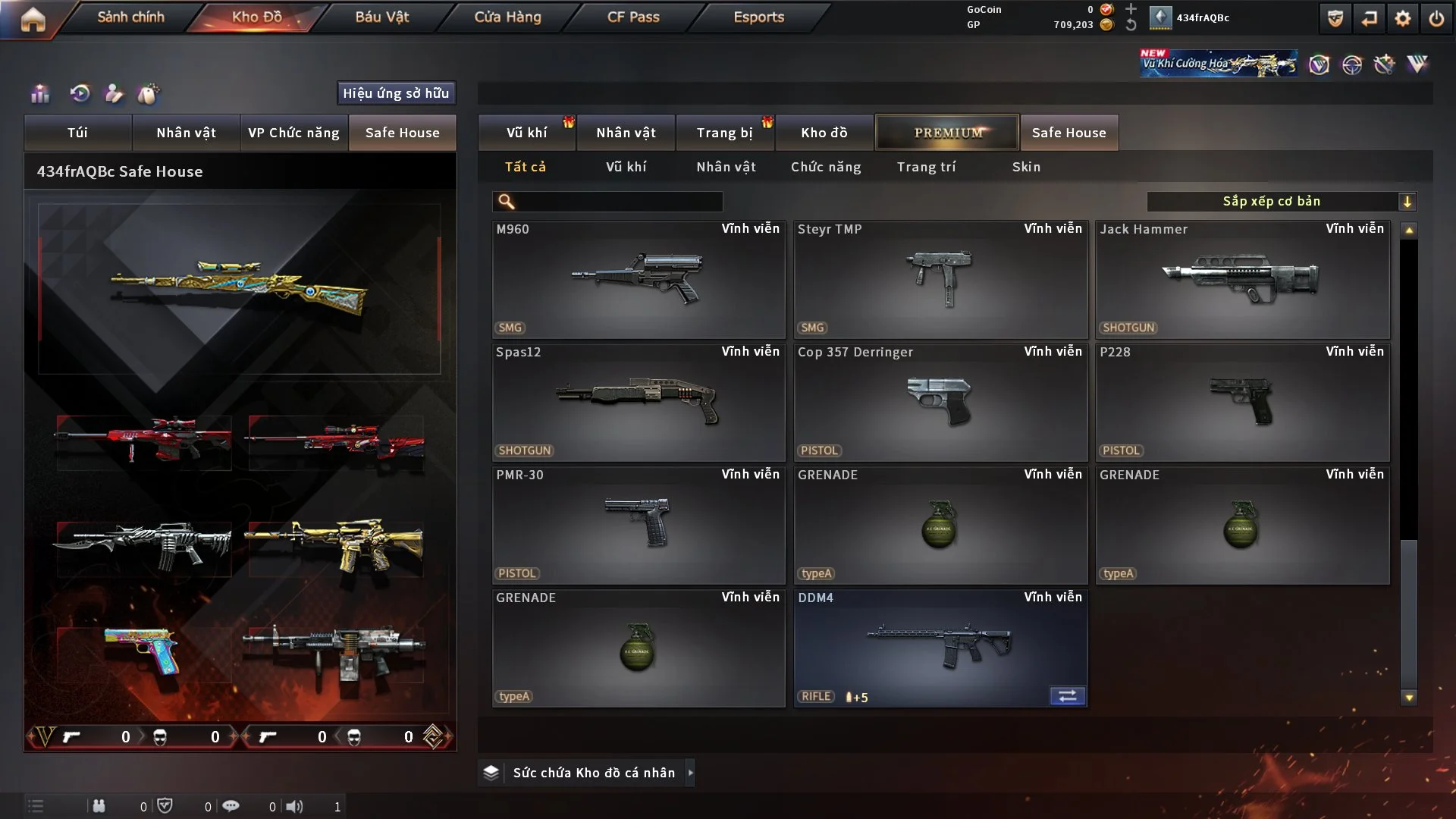Click the item search field
Image resolution: width=1456 pixels, height=819 pixels.
click(x=618, y=202)
